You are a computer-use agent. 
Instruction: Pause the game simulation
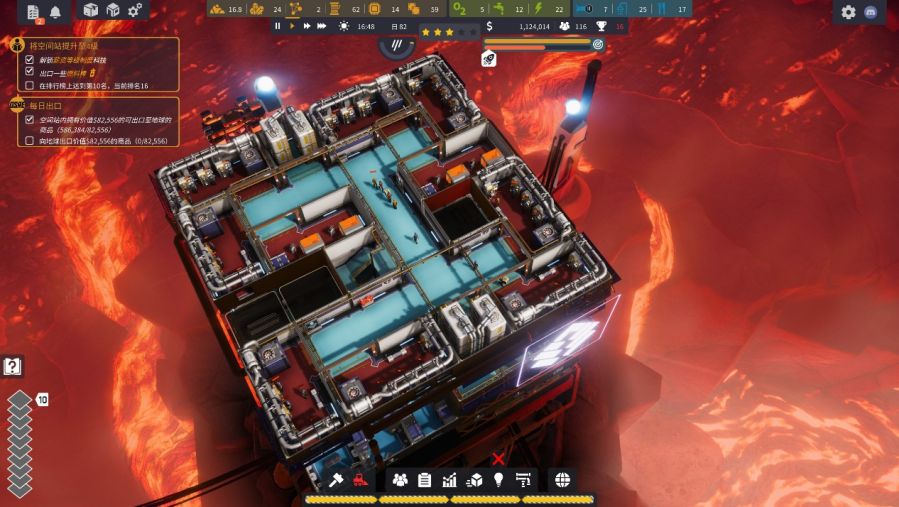278,26
